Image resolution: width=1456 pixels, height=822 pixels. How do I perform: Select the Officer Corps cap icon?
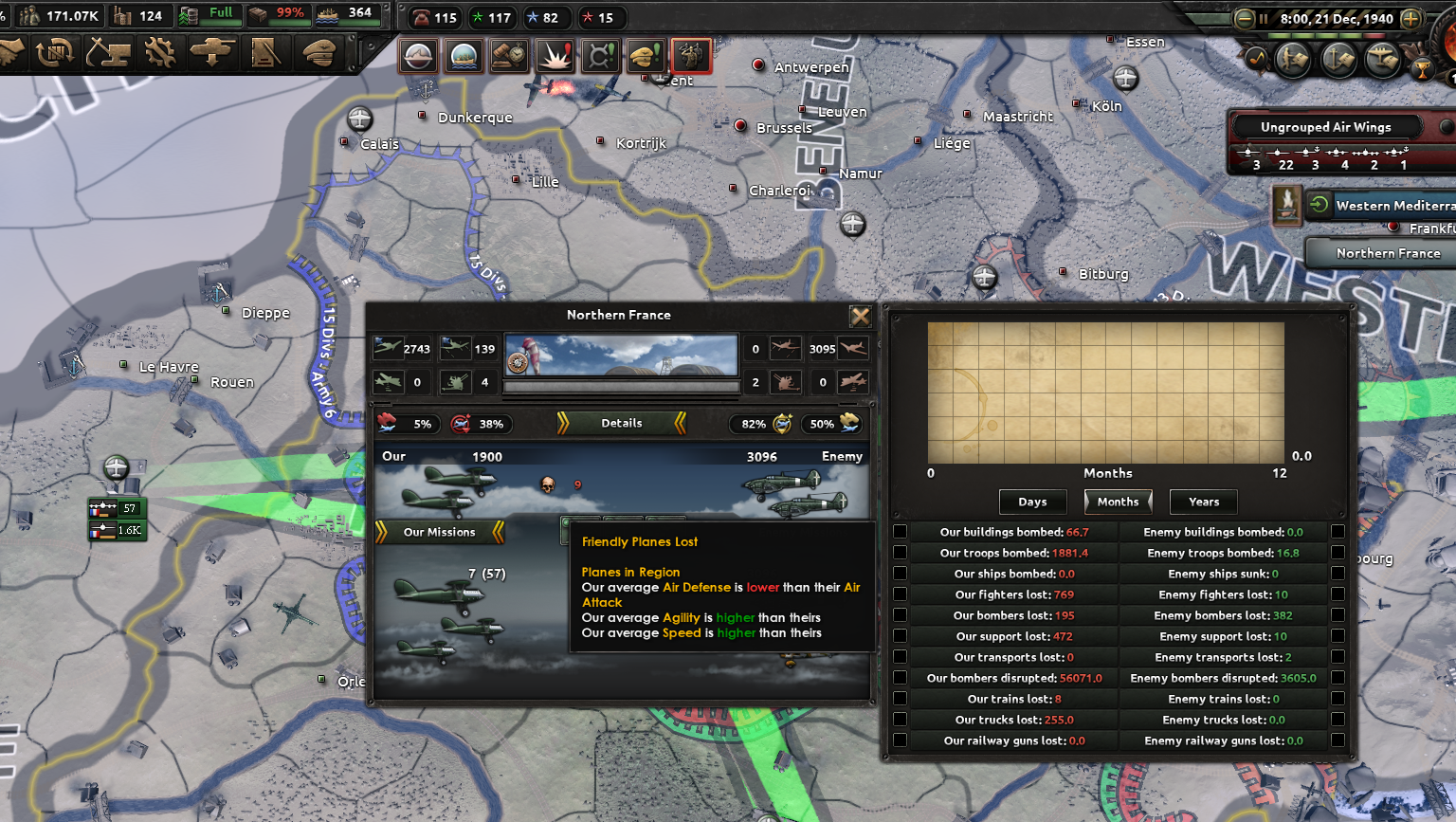[319, 54]
